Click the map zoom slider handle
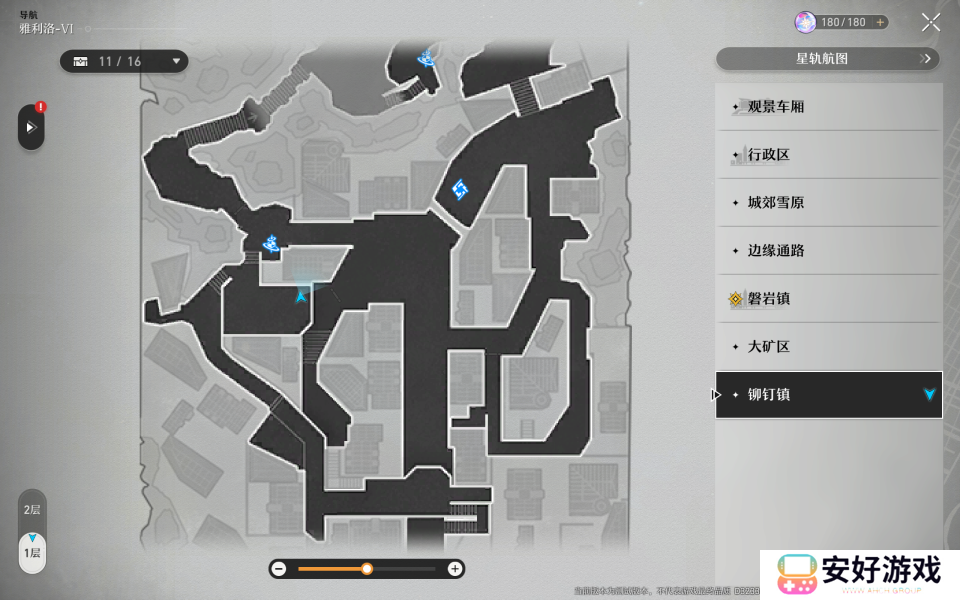The height and width of the screenshot is (600, 960). [x=367, y=569]
